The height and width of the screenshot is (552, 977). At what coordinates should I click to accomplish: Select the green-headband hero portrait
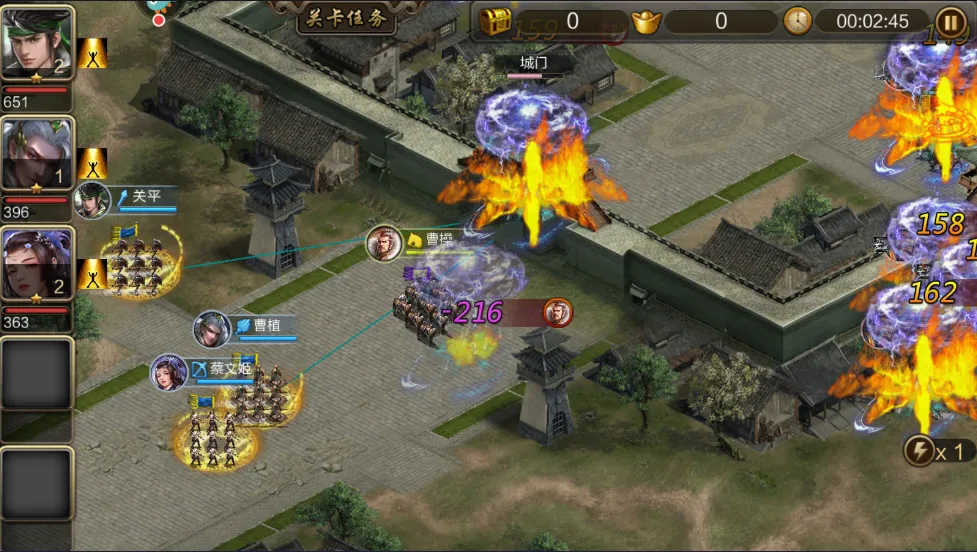[x=37, y=42]
